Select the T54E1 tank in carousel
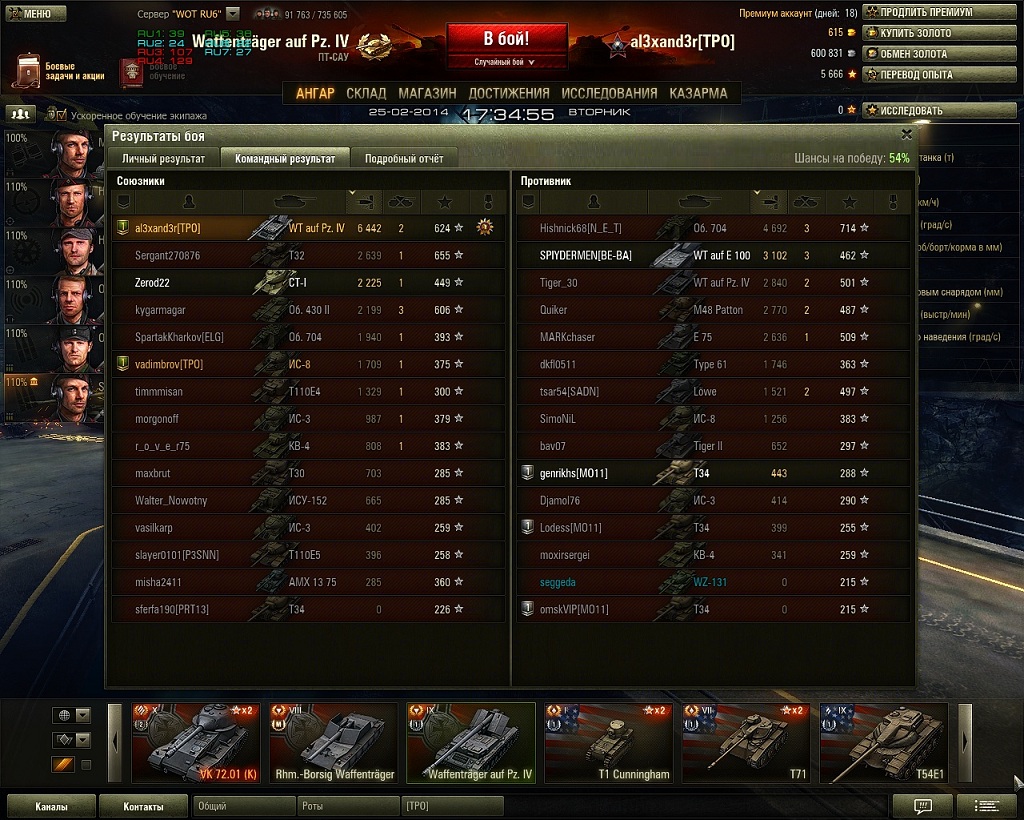 (883, 743)
